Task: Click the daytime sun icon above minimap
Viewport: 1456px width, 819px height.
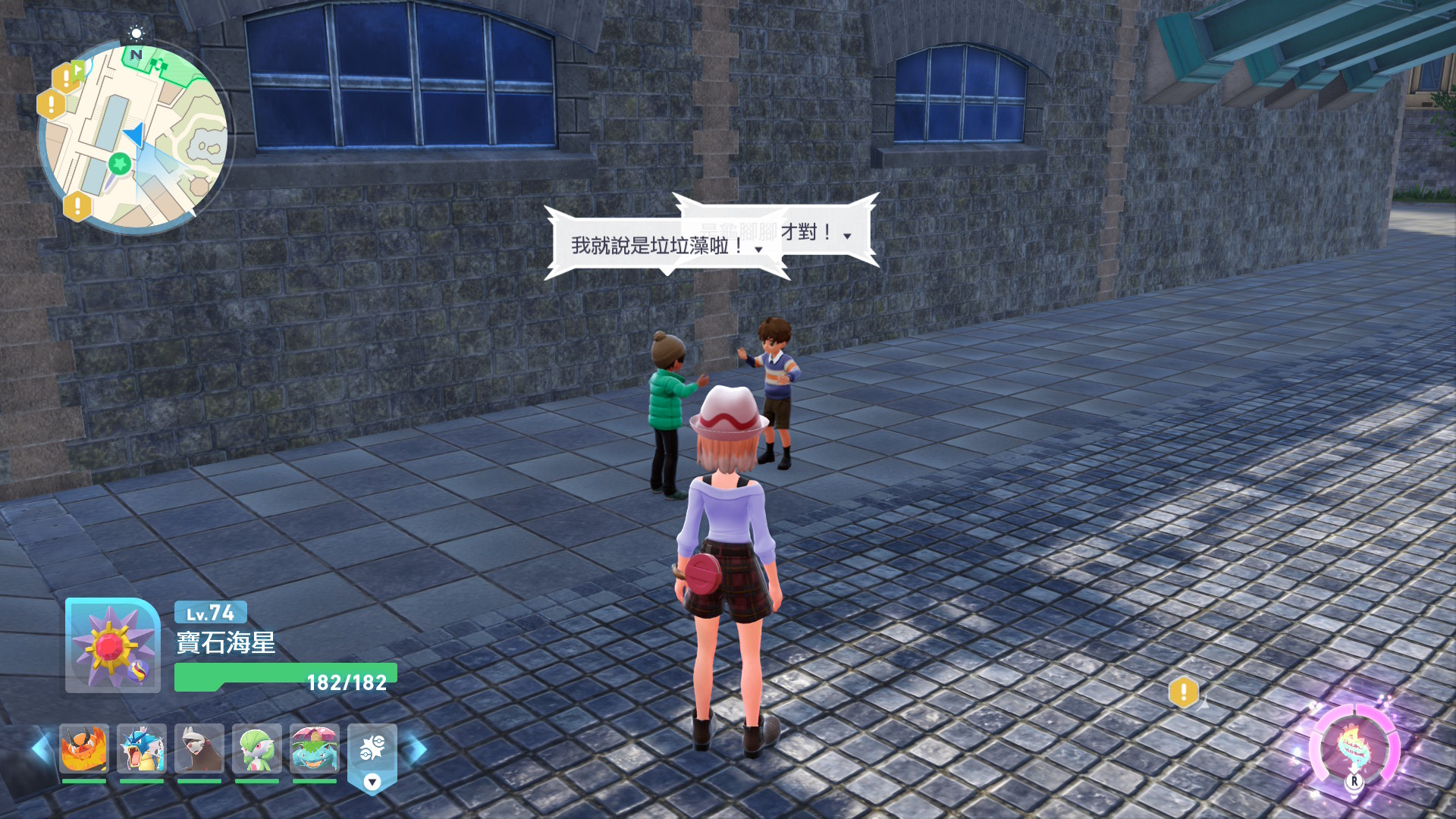Action: coord(136,33)
